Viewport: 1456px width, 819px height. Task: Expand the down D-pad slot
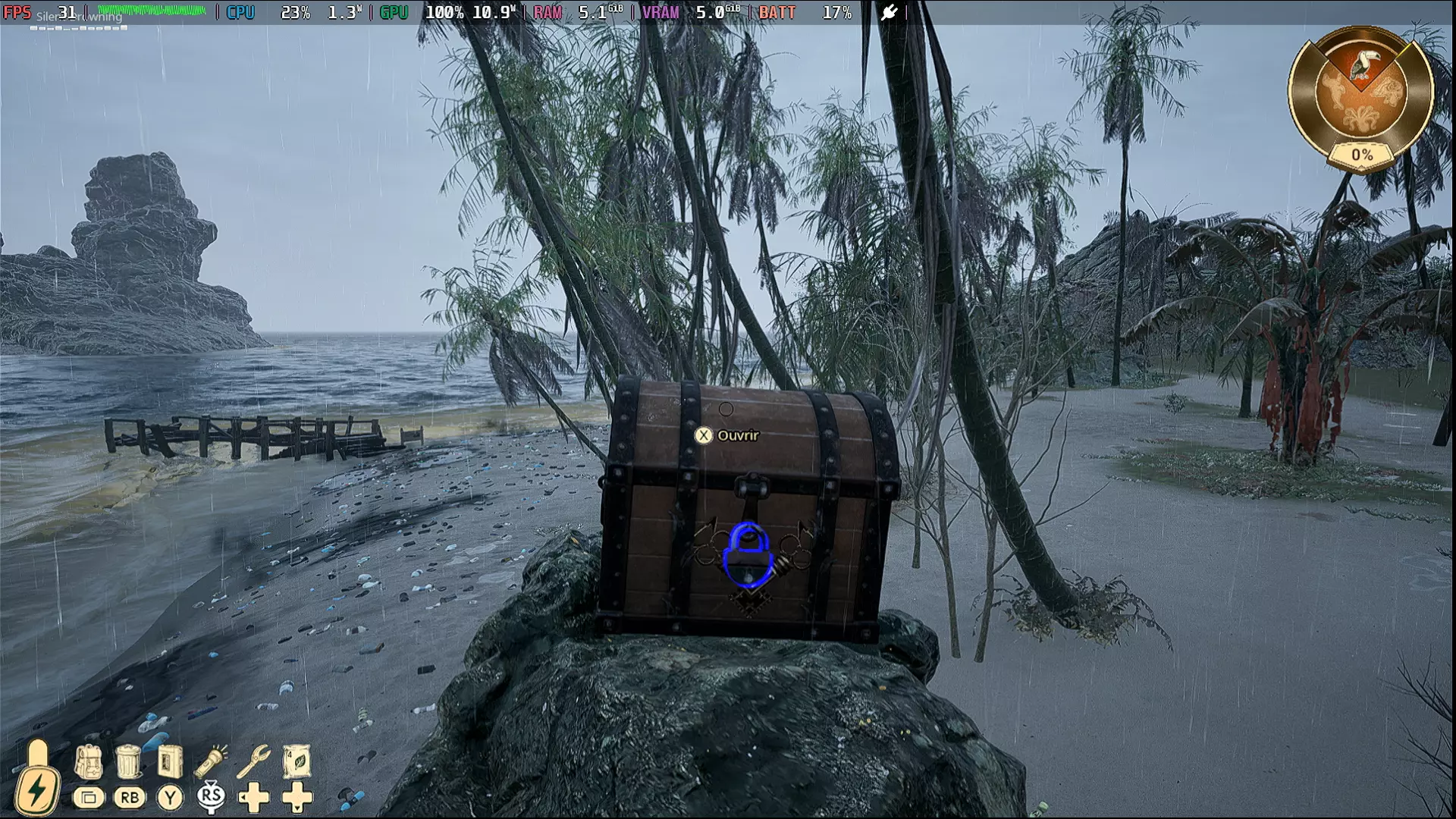297,798
